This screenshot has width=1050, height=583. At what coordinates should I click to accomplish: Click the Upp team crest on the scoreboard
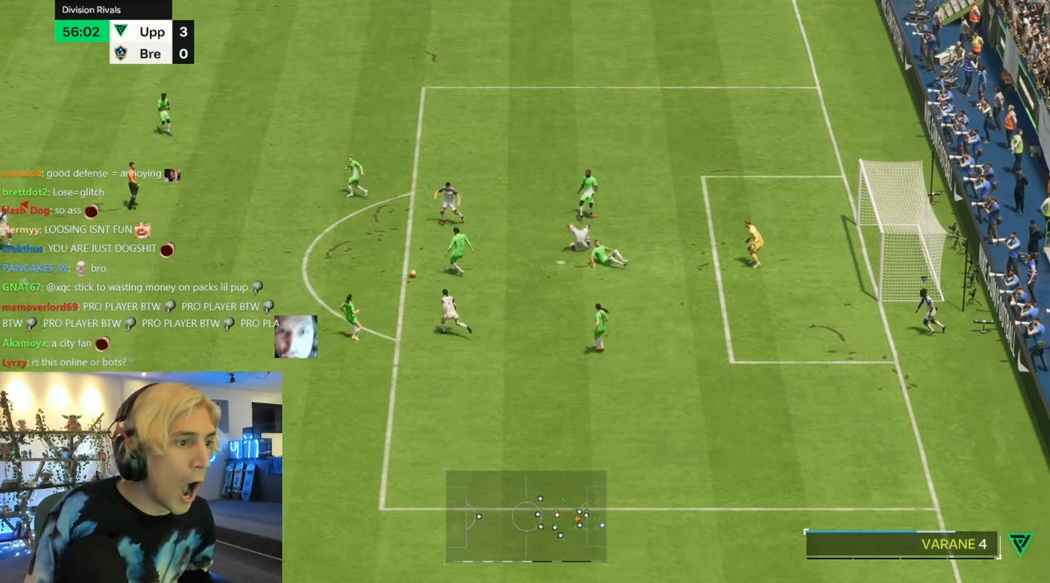[x=121, y=32]
